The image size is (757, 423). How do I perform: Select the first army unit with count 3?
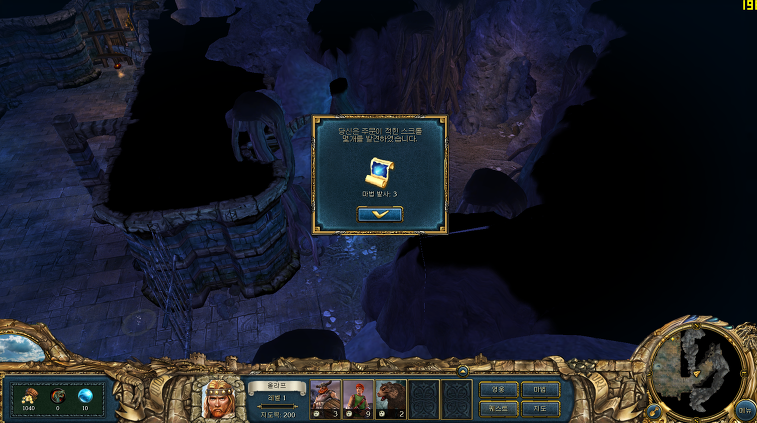pos(326,399)
